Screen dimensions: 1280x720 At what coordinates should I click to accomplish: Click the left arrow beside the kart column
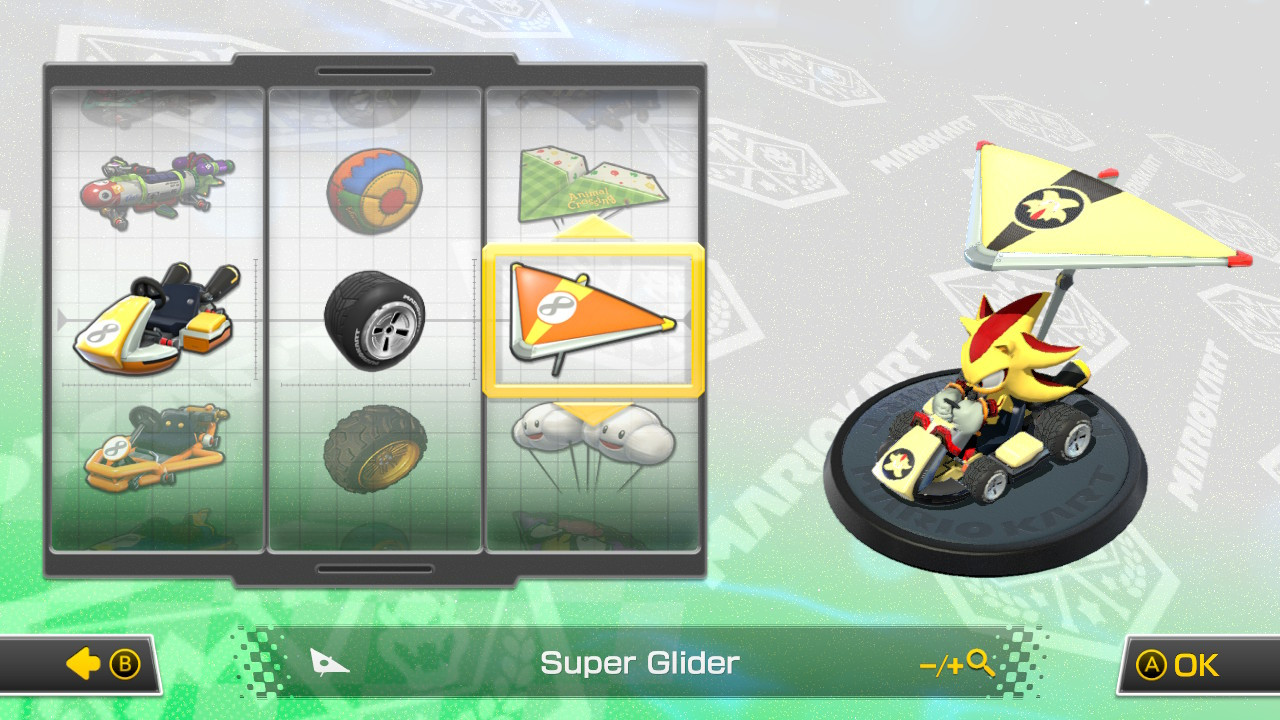[x=62, y=318]
